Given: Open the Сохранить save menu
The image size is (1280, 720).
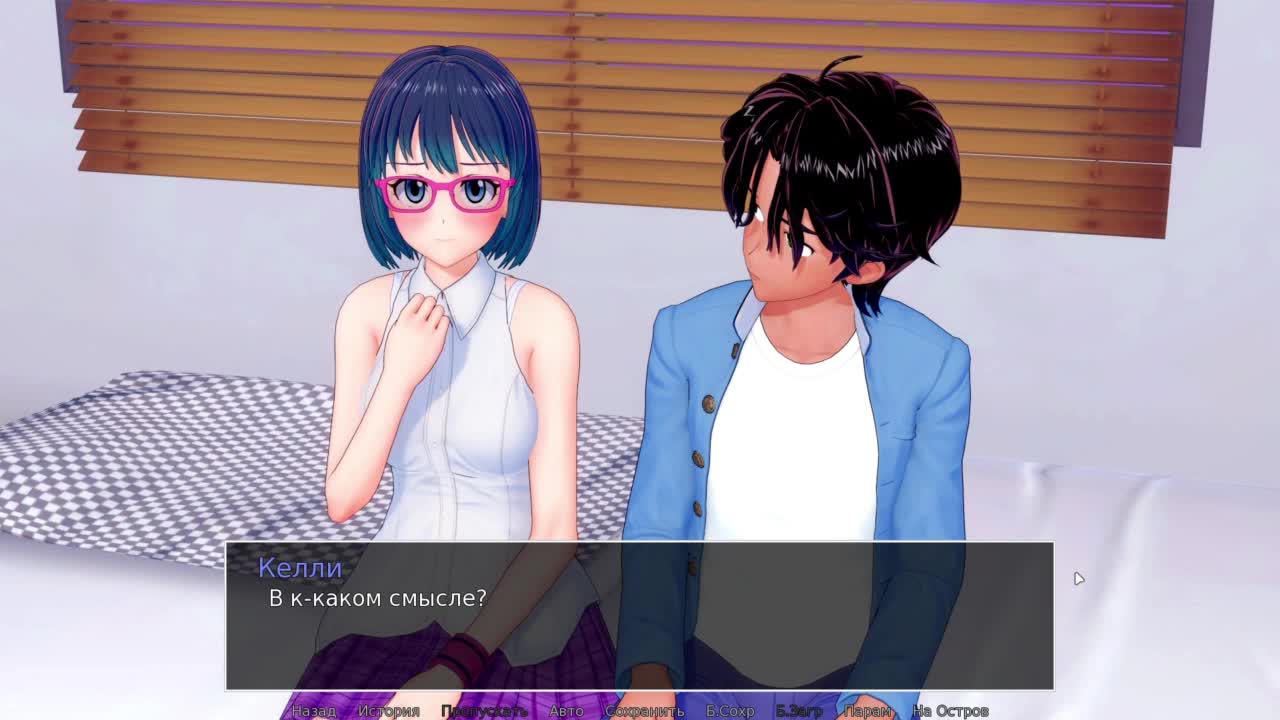Looking at the screenshot, I should click(x=645, y=711).
